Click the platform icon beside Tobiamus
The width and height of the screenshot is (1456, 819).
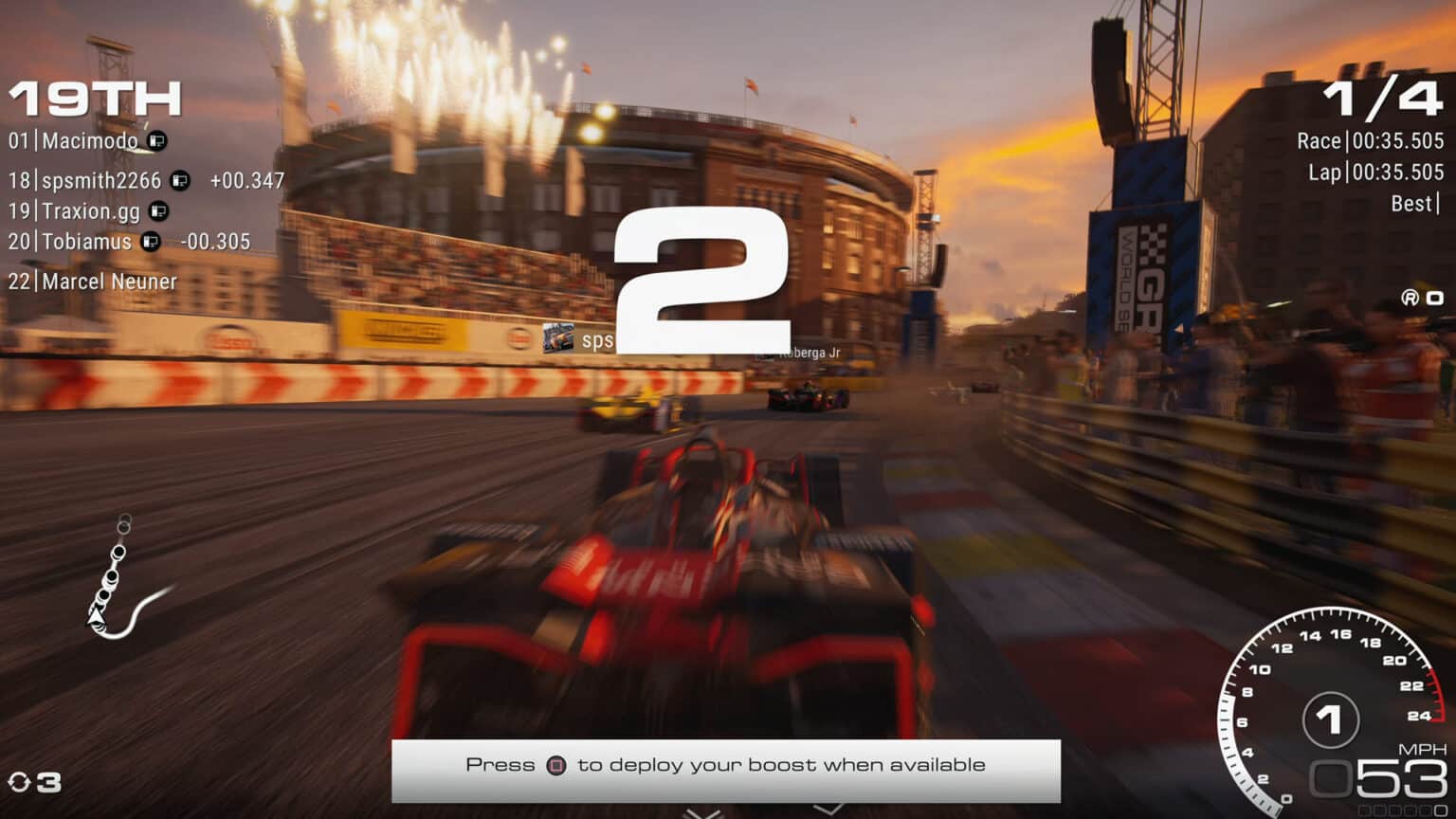pyautogui.click(x=149, y=242)
